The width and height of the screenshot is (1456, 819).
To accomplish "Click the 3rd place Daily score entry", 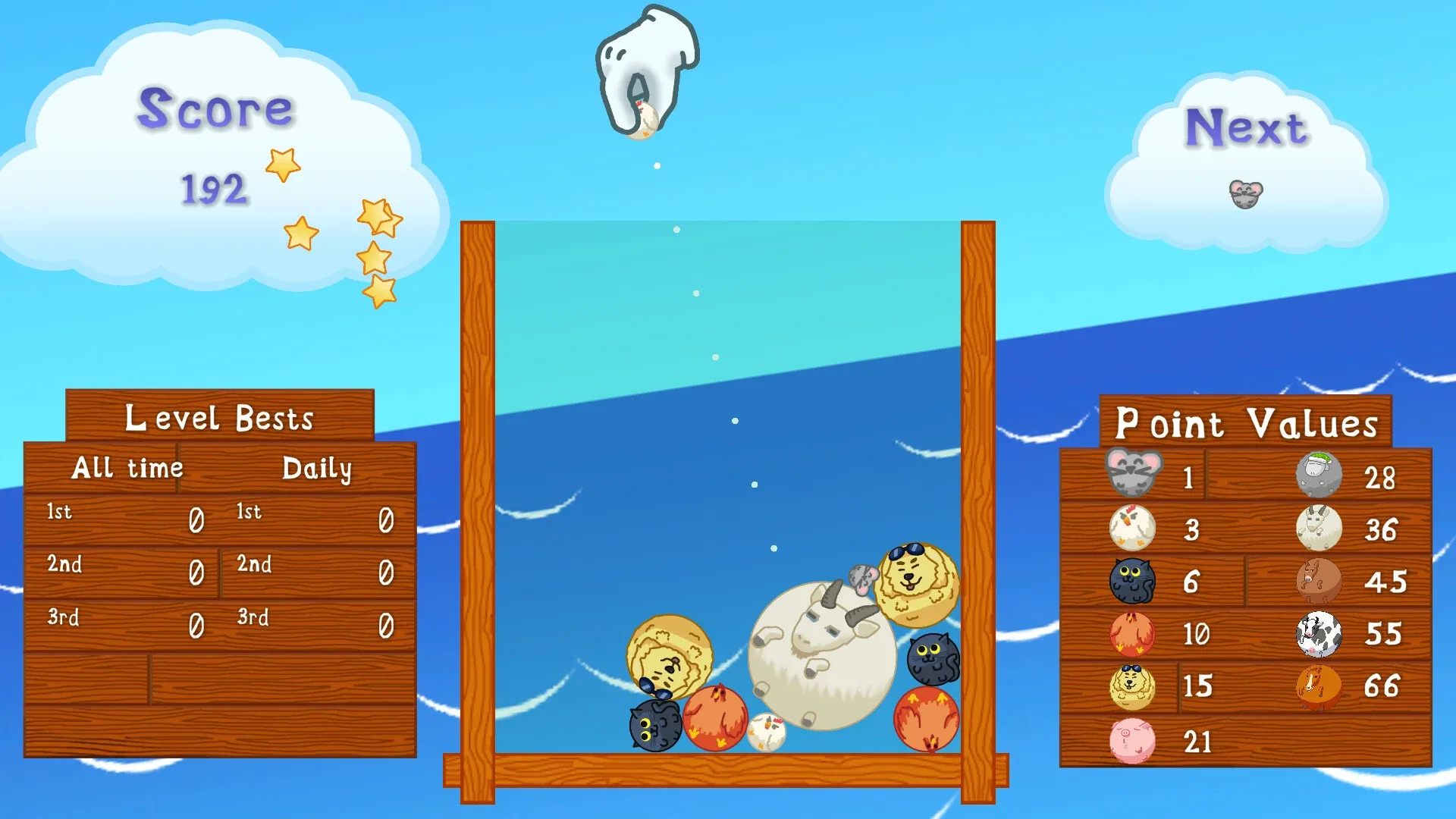I will coord(385,626).
